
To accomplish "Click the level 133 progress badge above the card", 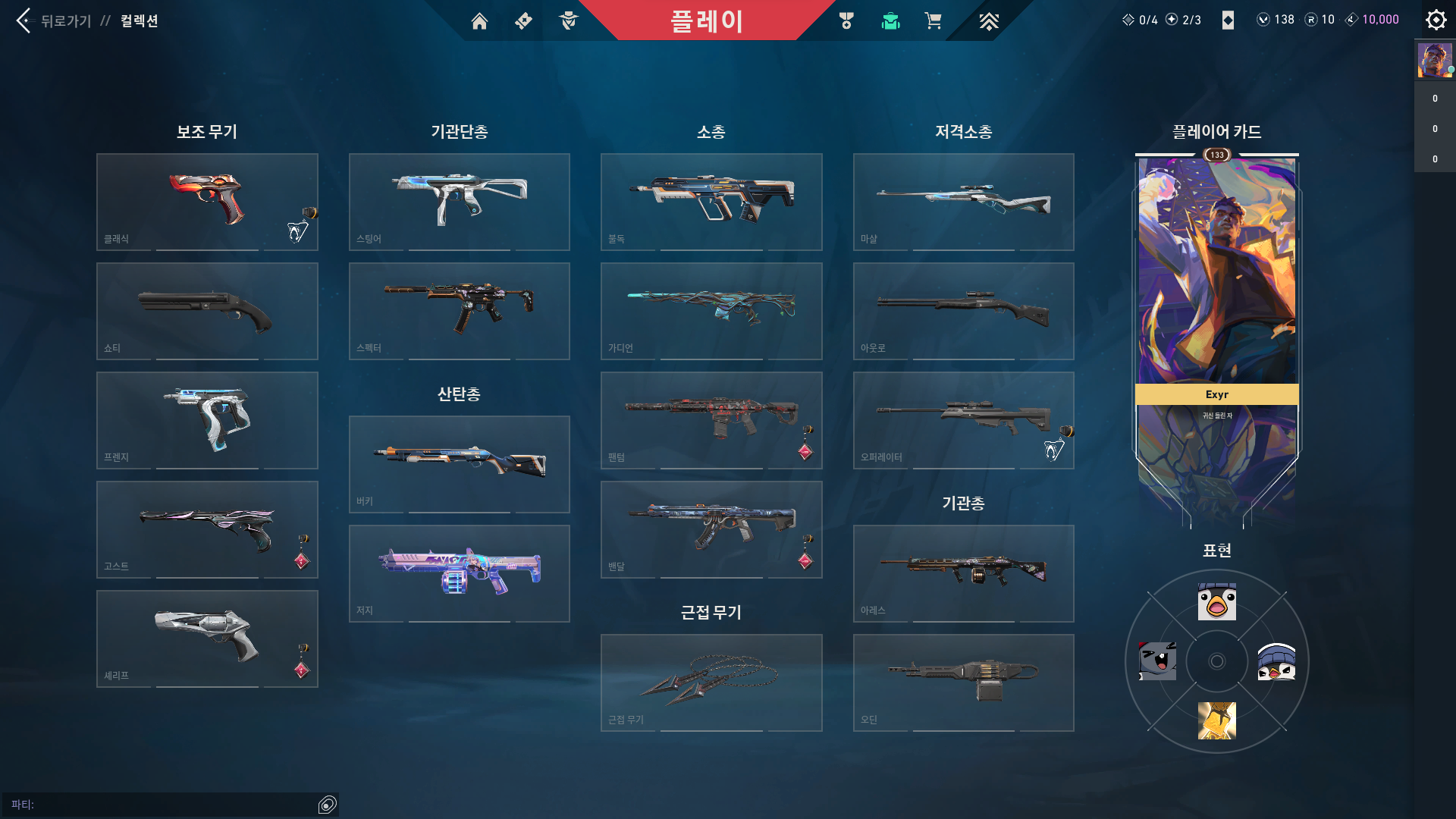I will pos(1216,155).
